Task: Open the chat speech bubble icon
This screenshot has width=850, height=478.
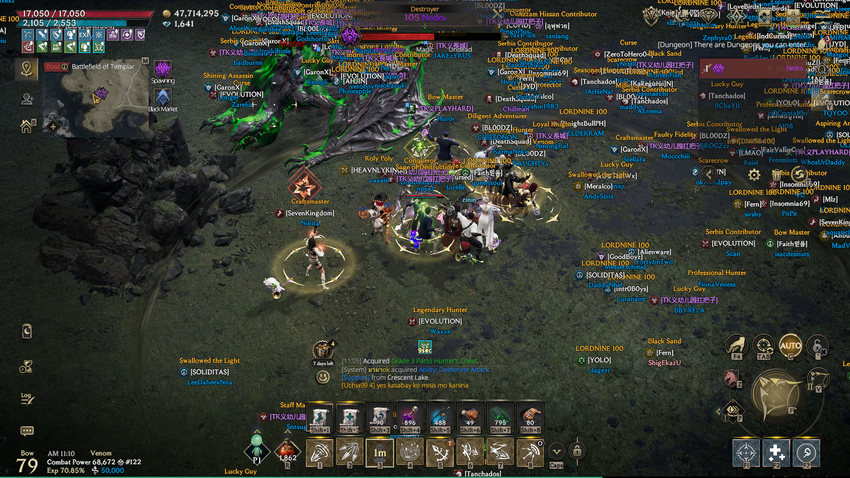Action: point(27,432)
